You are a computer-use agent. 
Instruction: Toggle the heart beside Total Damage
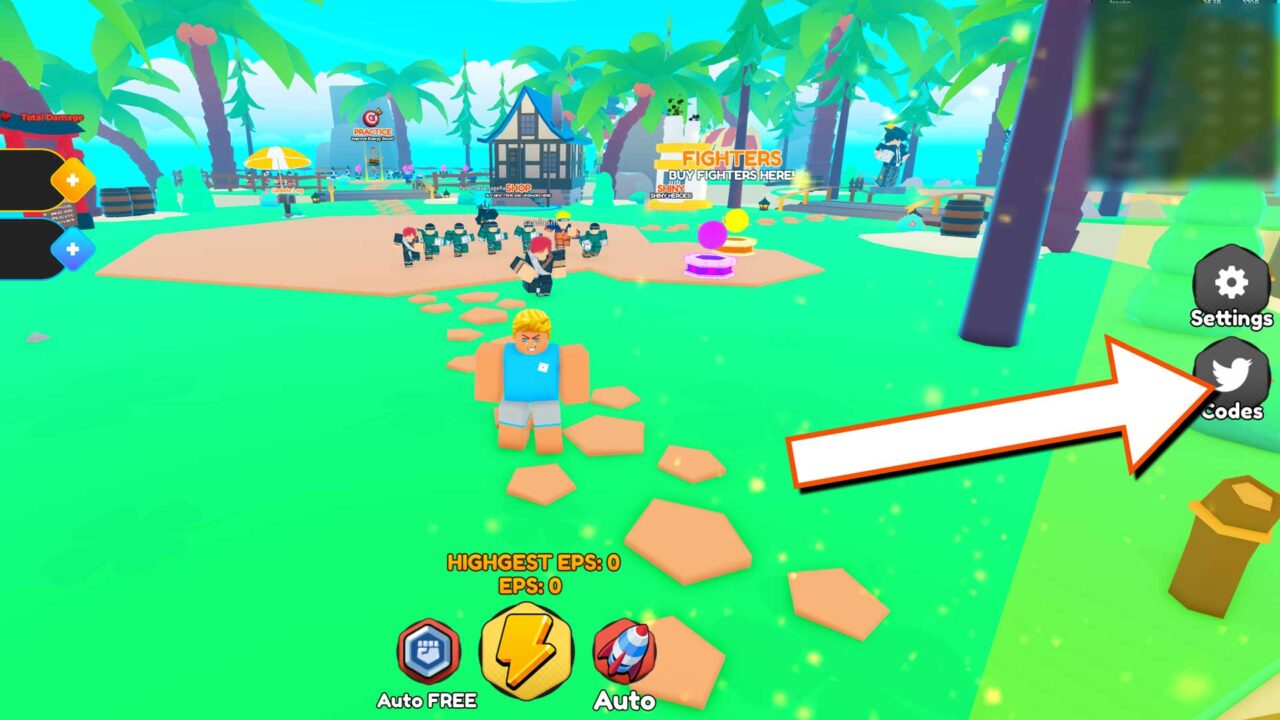6,116
